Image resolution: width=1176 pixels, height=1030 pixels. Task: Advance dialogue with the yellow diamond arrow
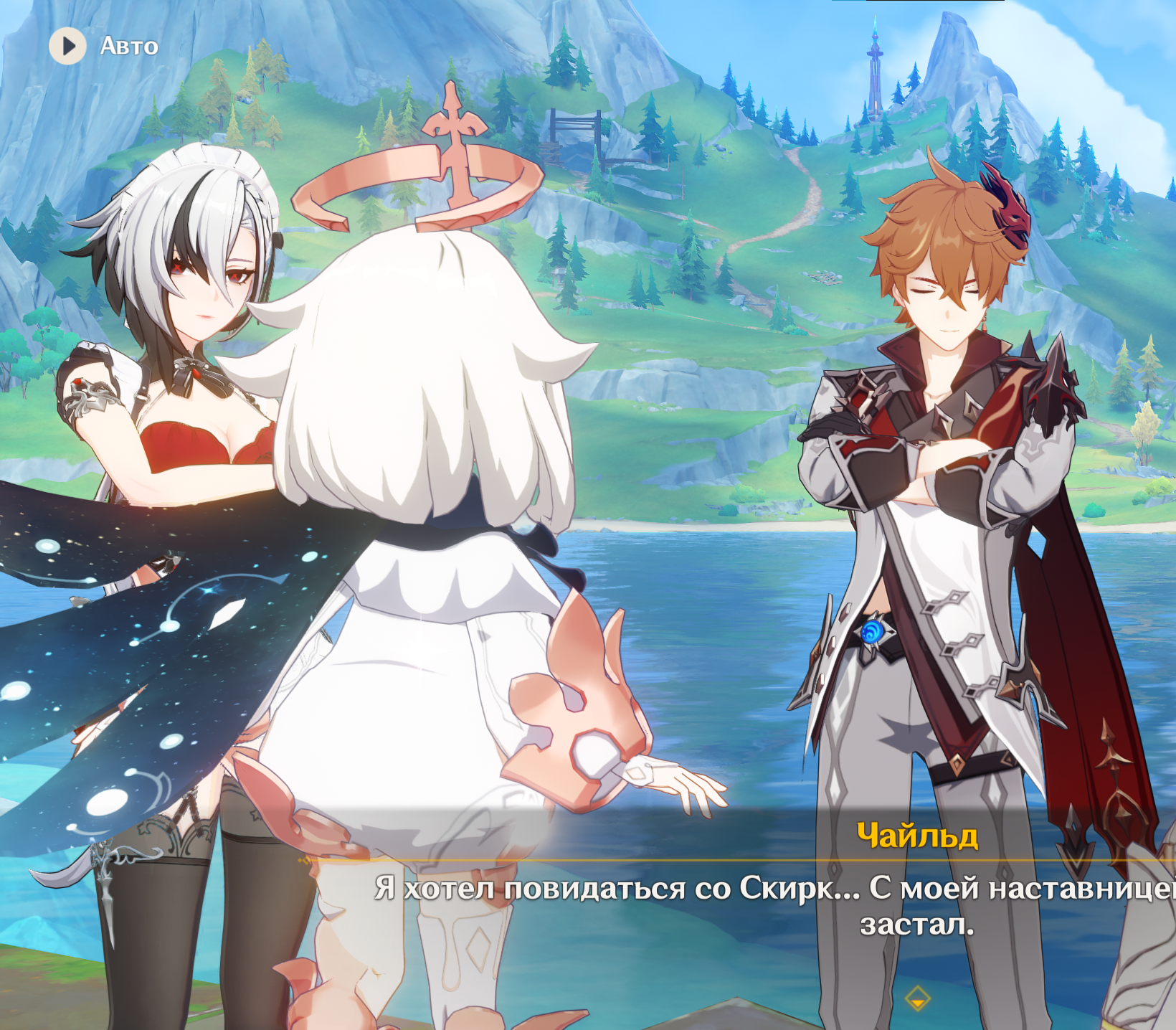point(917,998)
